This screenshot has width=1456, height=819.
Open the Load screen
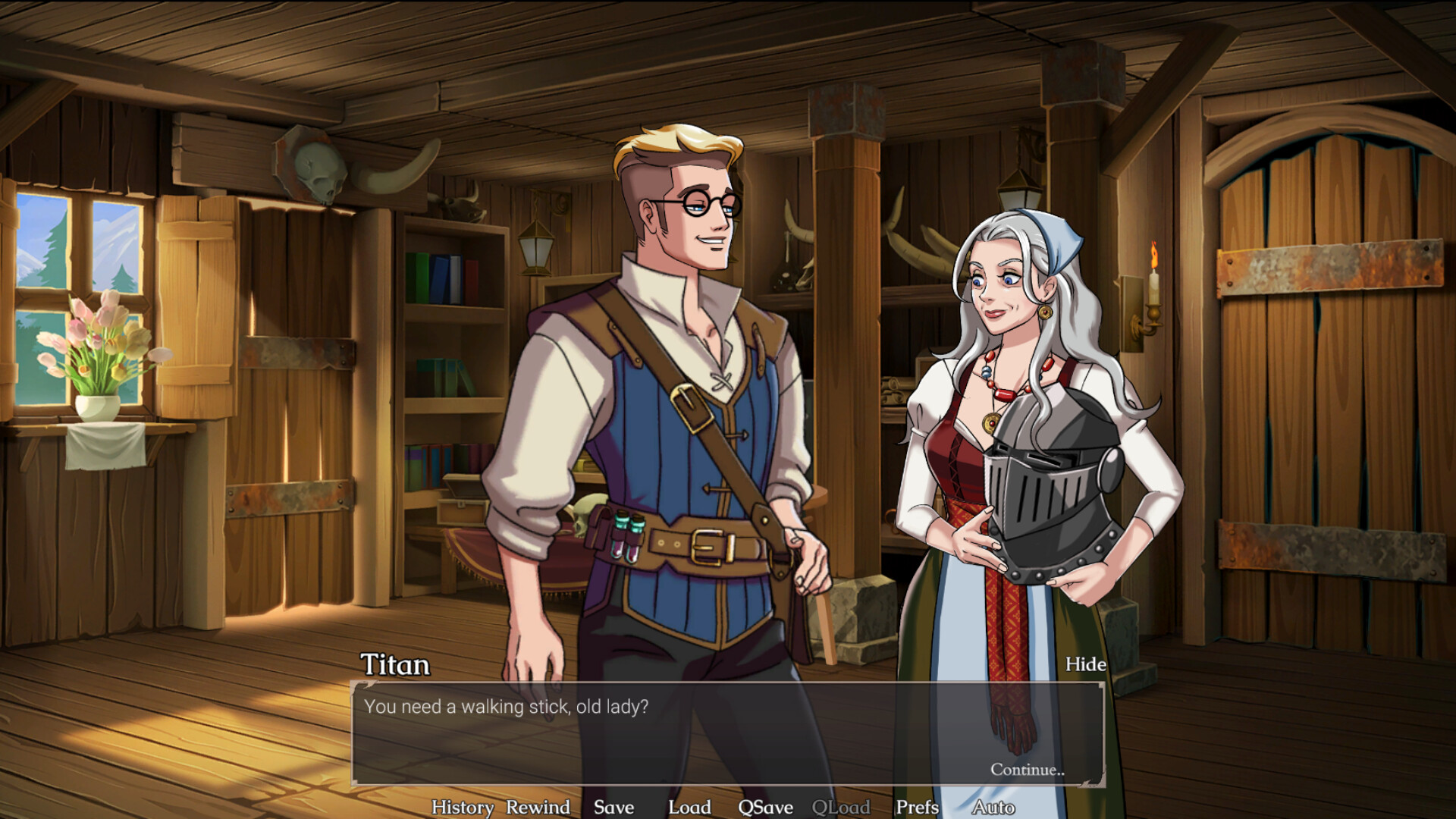[689, 807]
